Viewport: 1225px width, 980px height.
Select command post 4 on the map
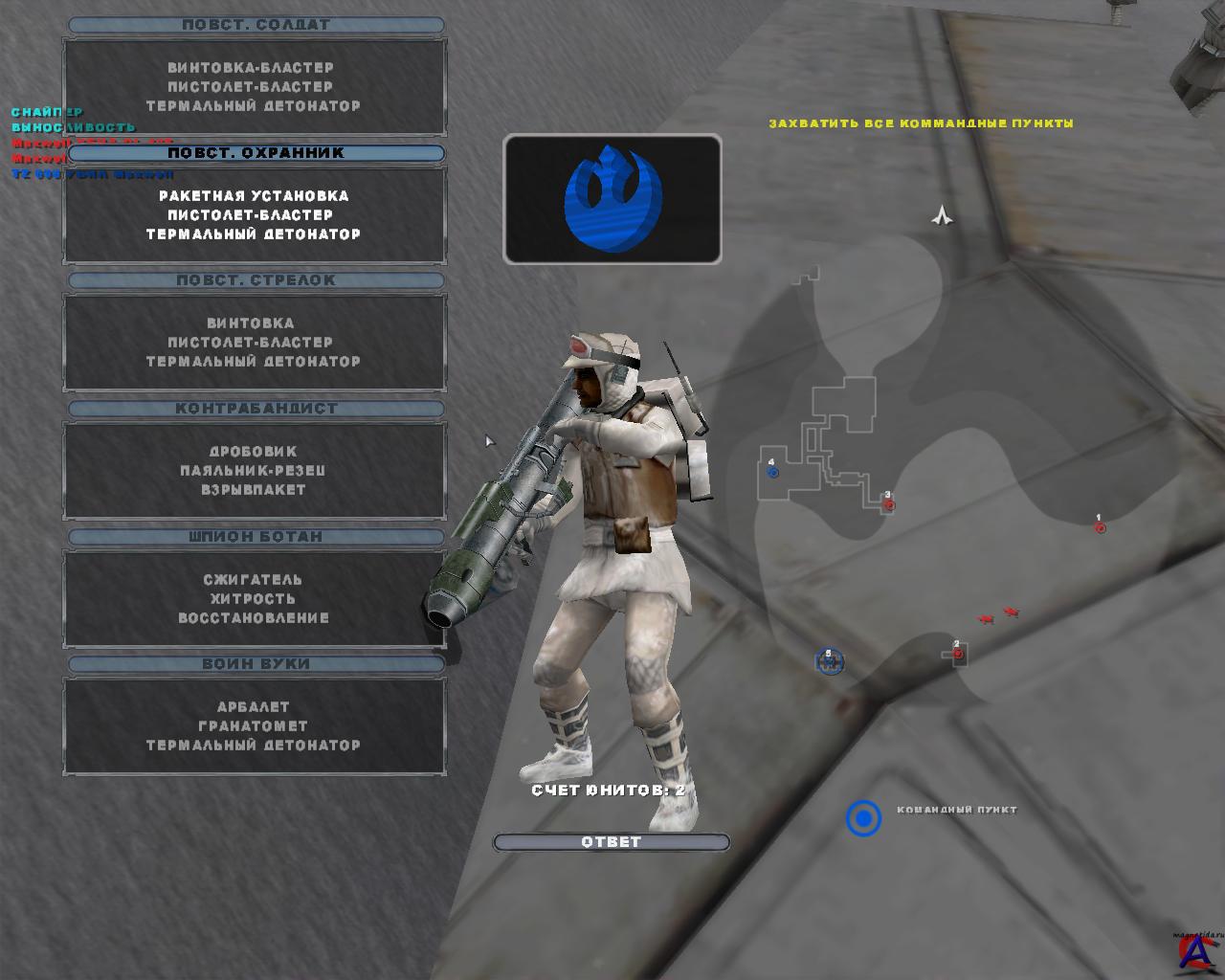pyautogui.click(x=773, y=473)
